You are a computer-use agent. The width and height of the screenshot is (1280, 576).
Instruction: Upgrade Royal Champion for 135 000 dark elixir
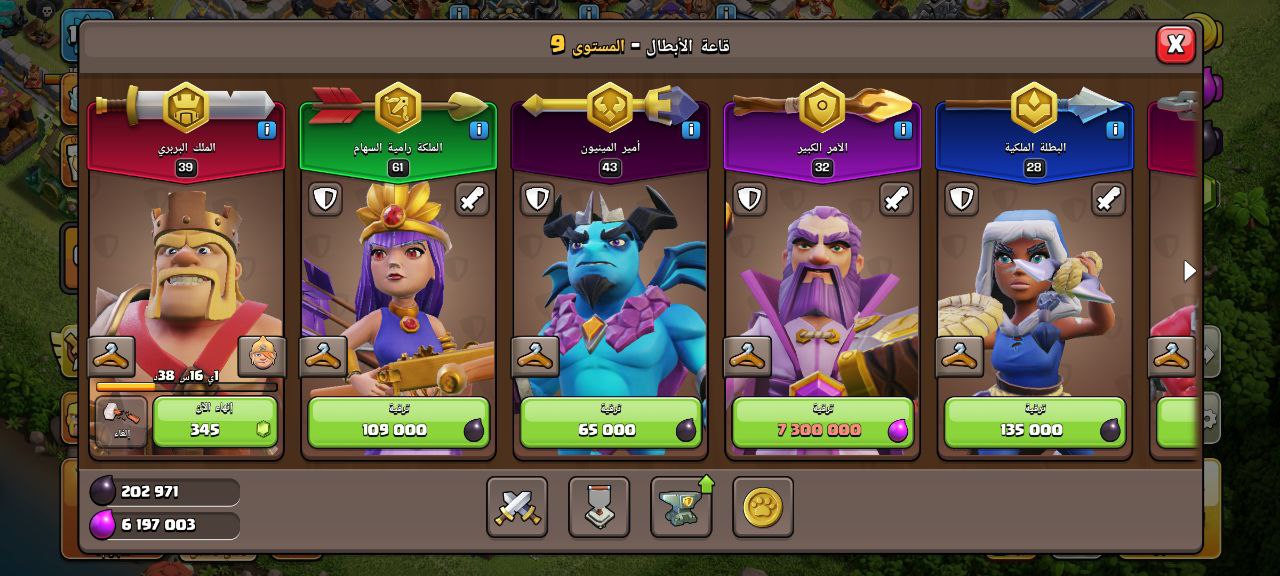(1034, 422)
